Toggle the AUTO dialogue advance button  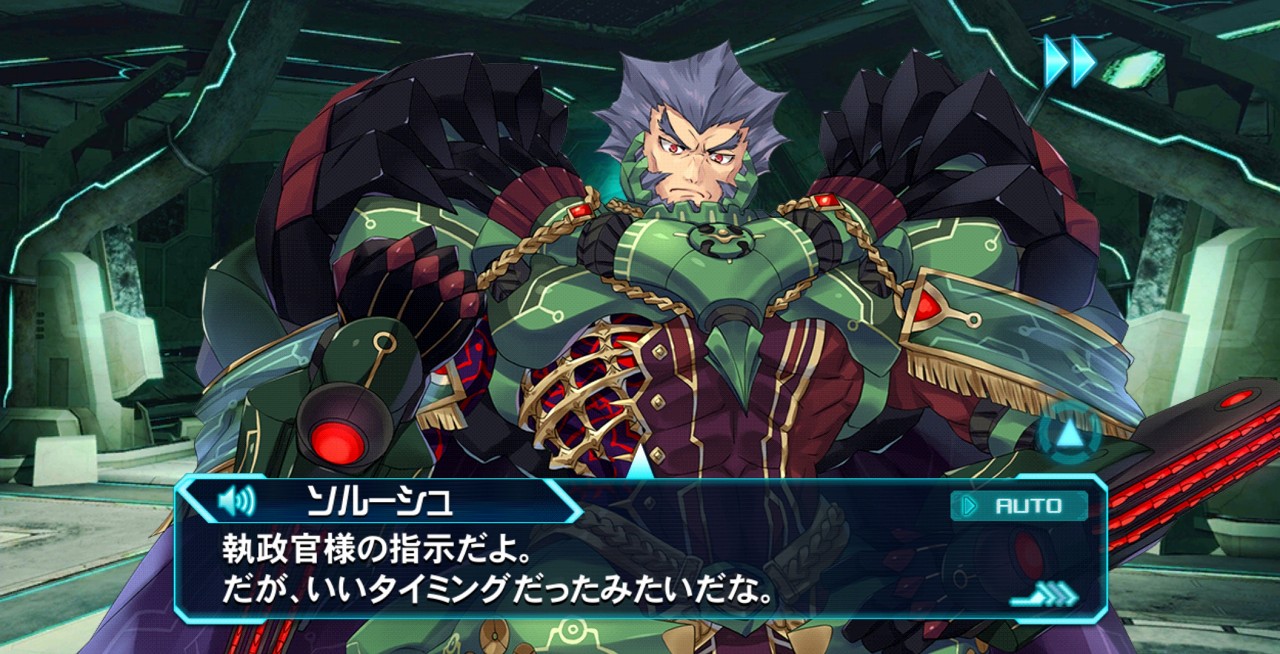tap(1019, 506)
